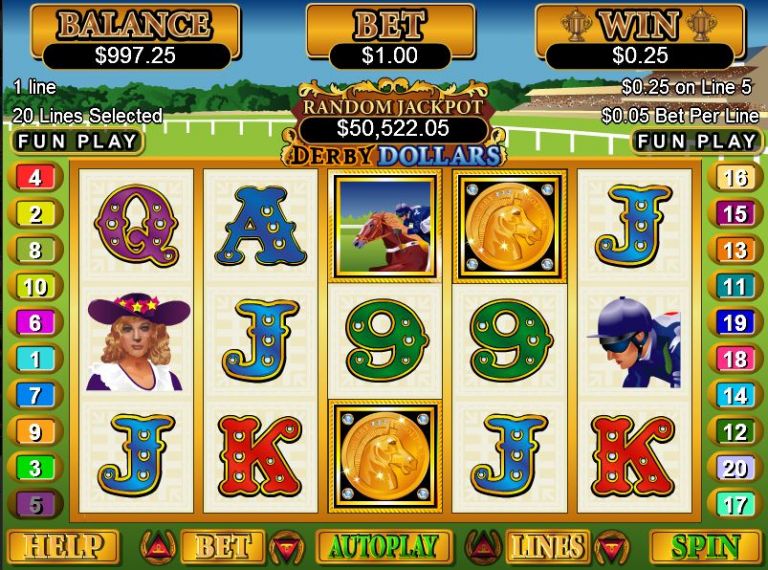
Task: Pick payline number 10
Action: 35,288
